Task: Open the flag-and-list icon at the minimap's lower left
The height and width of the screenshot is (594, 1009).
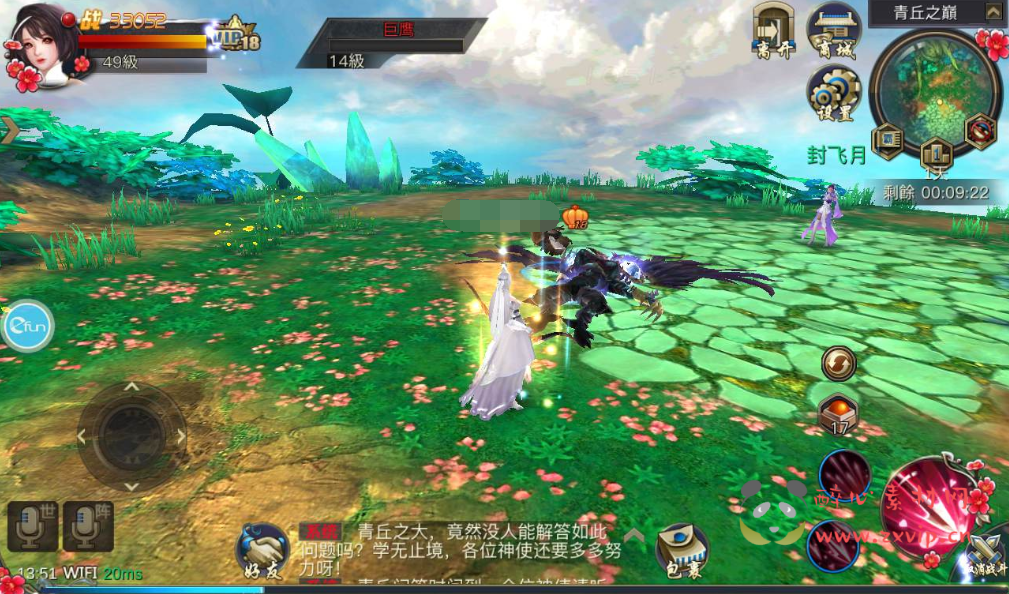Action: click(x=888, y=140)
